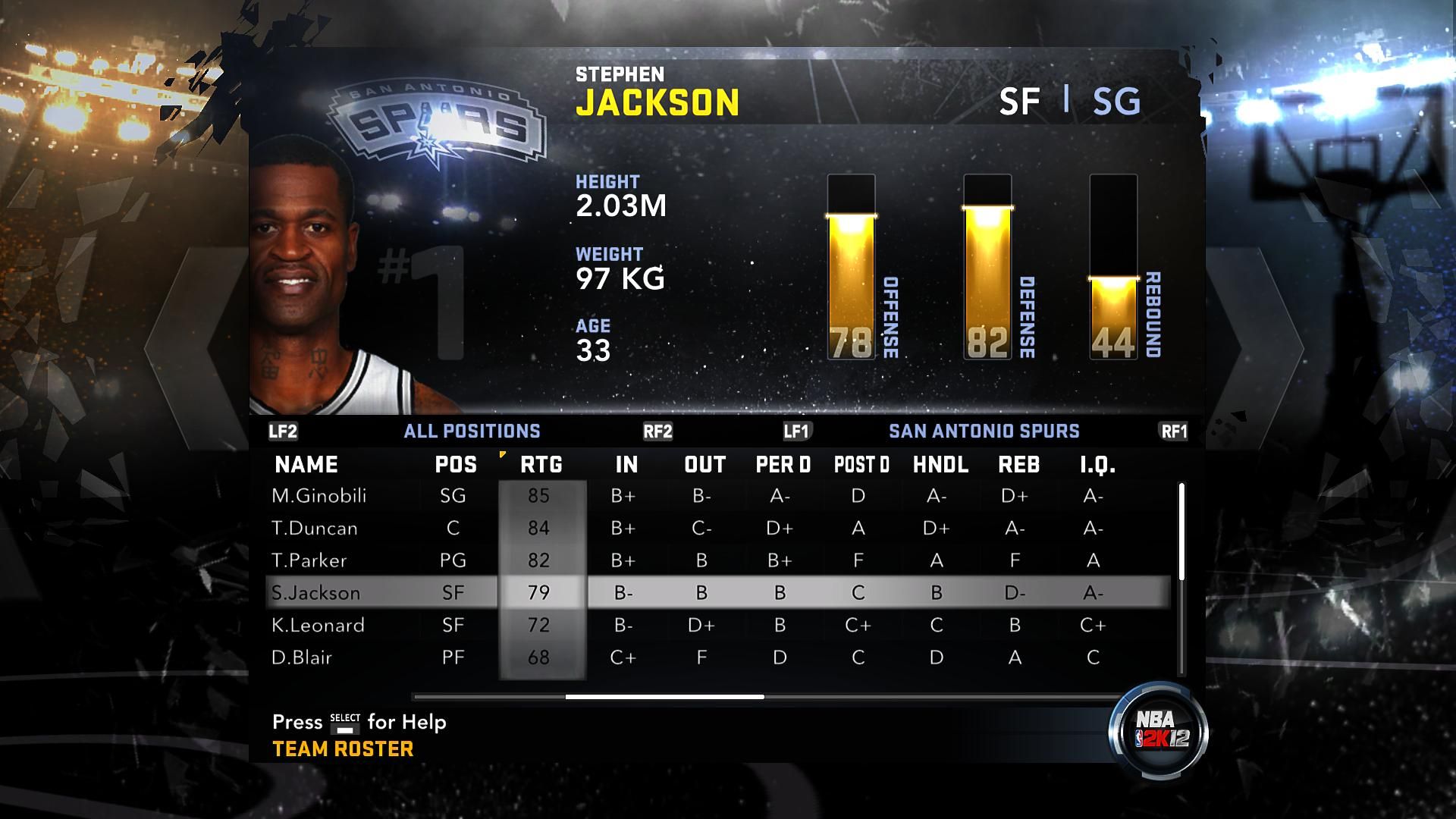Sort the list by NAME header
This screenshot has height=819, width=1456.
(306, 465)
